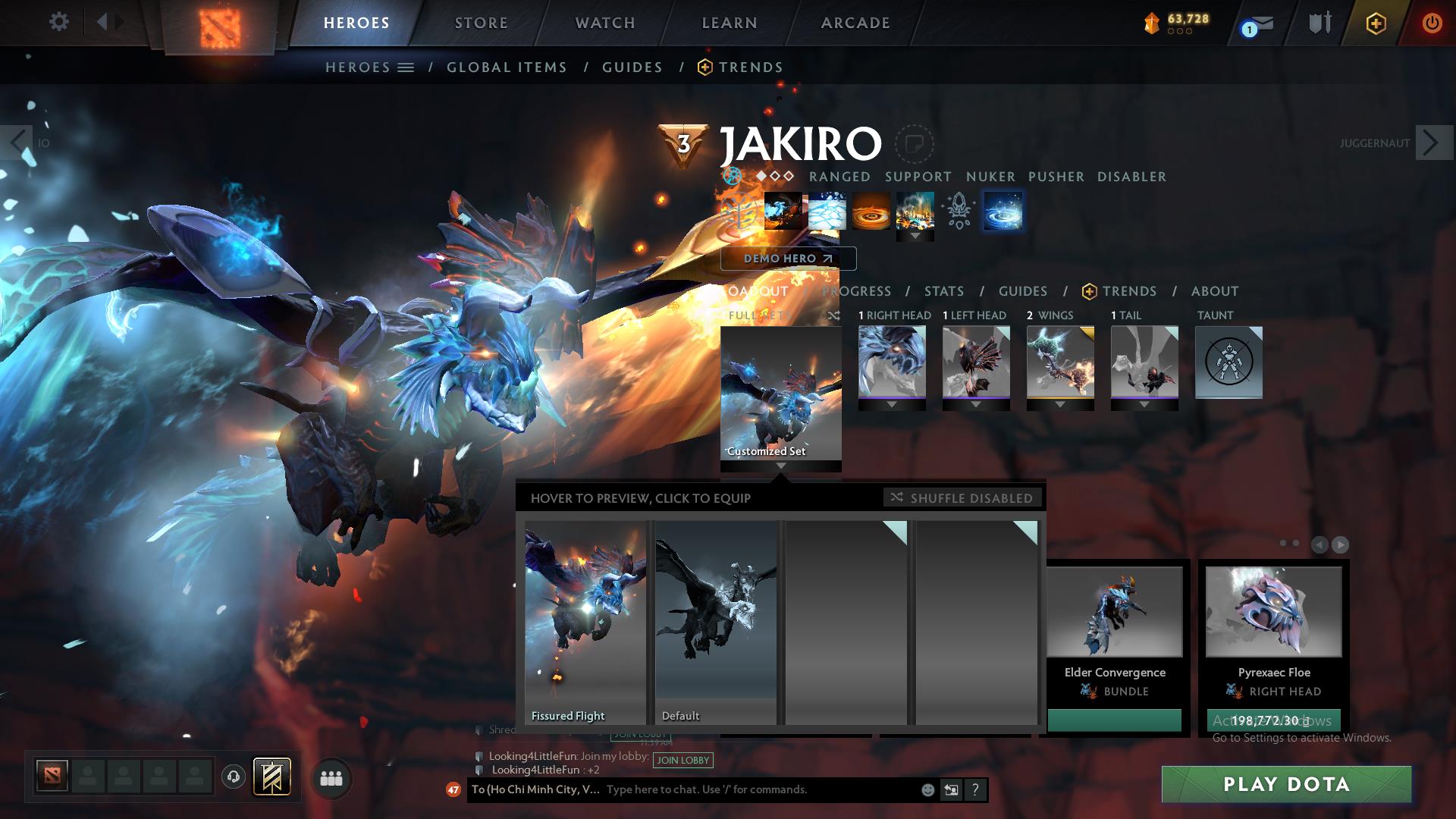Enable shuffle via Shuffle Disabled toggle

pyautogui.click(x=962, y=498)
